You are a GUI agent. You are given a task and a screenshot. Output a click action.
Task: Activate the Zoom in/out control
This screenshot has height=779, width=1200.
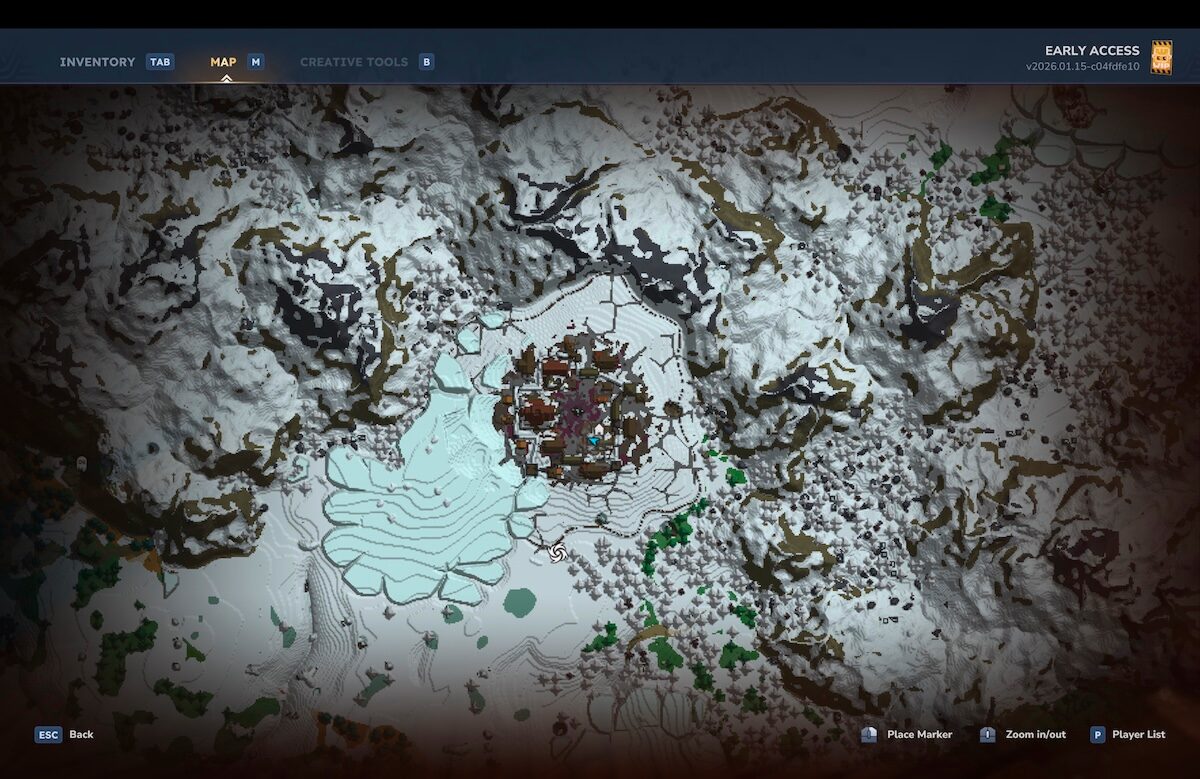click(1035, 734)
